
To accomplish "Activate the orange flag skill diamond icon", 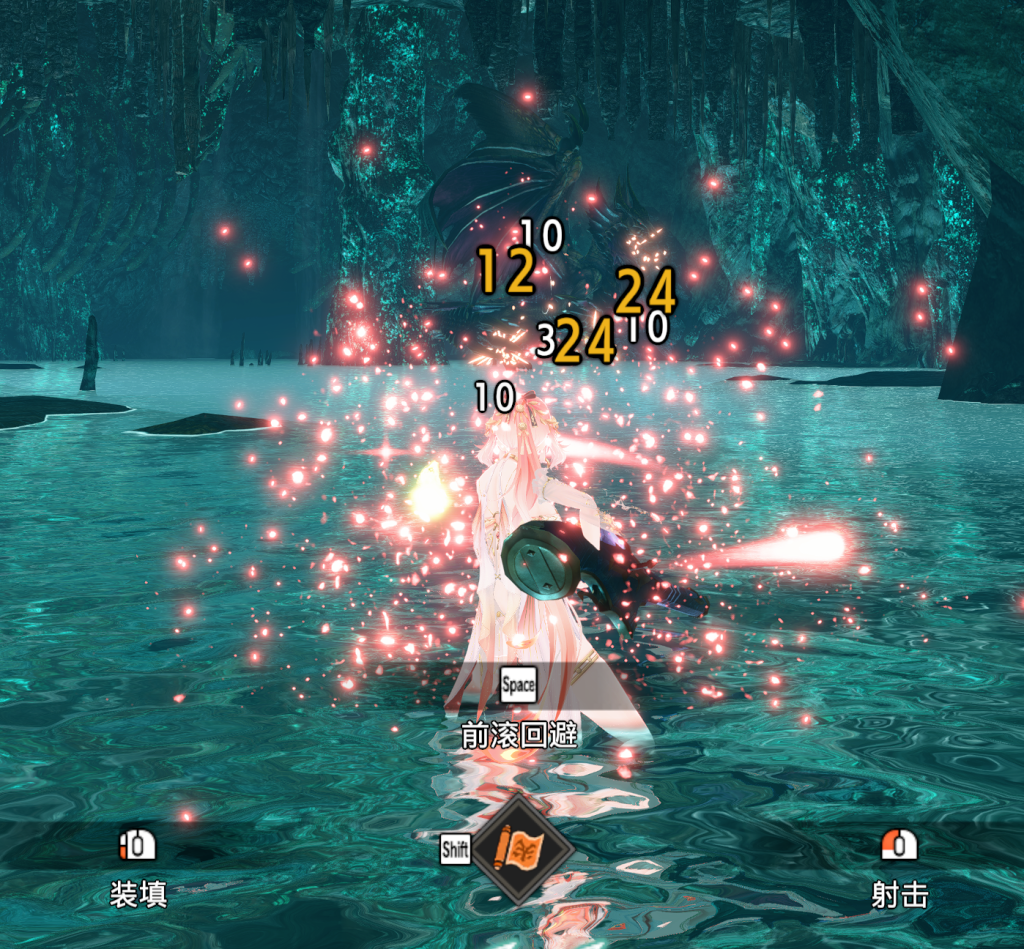I will (521, 850).
